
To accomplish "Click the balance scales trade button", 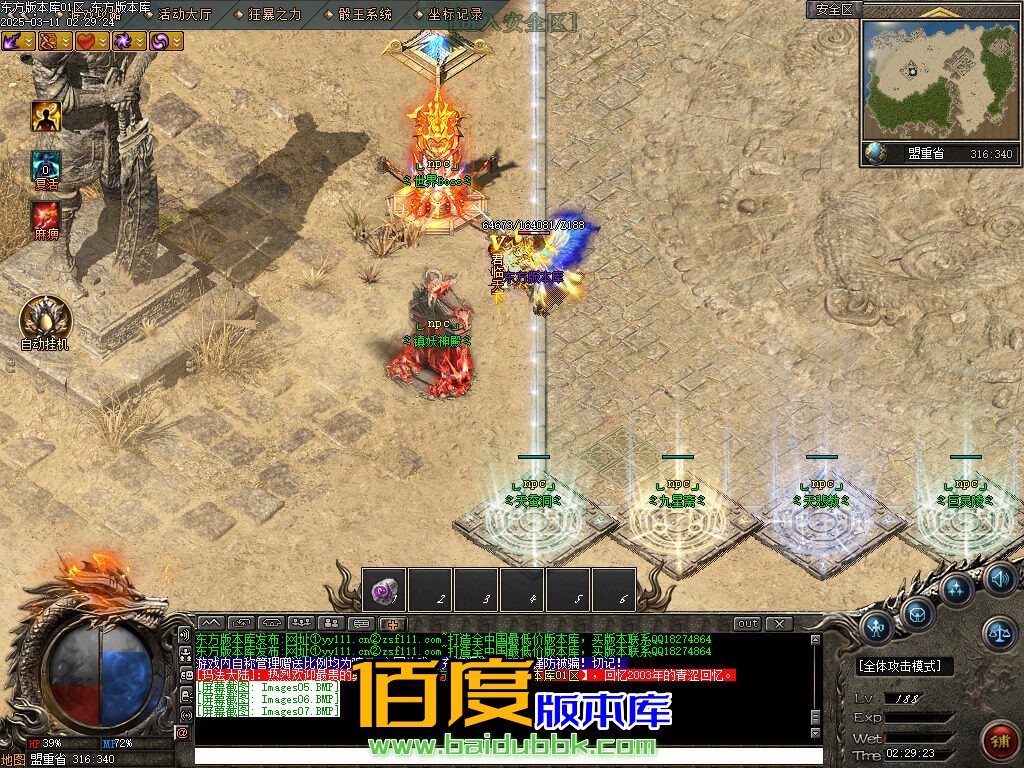I will coord(998,631).
